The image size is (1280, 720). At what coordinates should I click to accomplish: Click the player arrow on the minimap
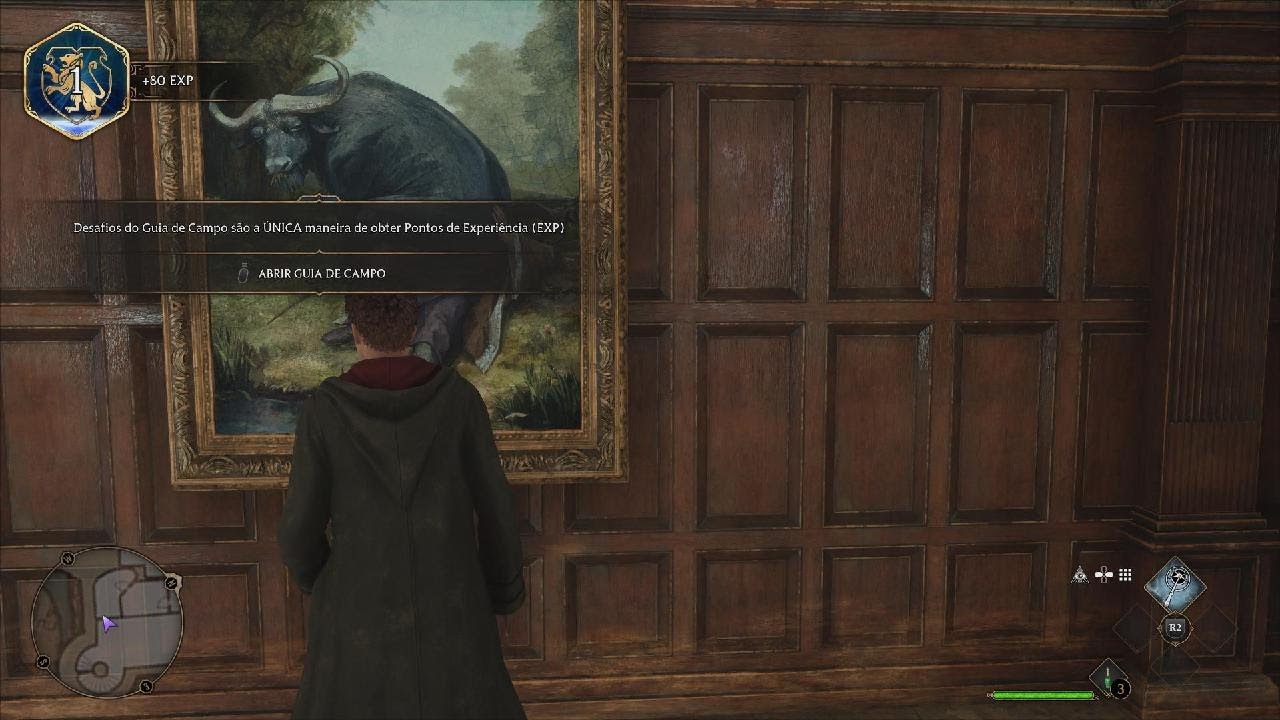pyautogui.click(x=107, y=624)
